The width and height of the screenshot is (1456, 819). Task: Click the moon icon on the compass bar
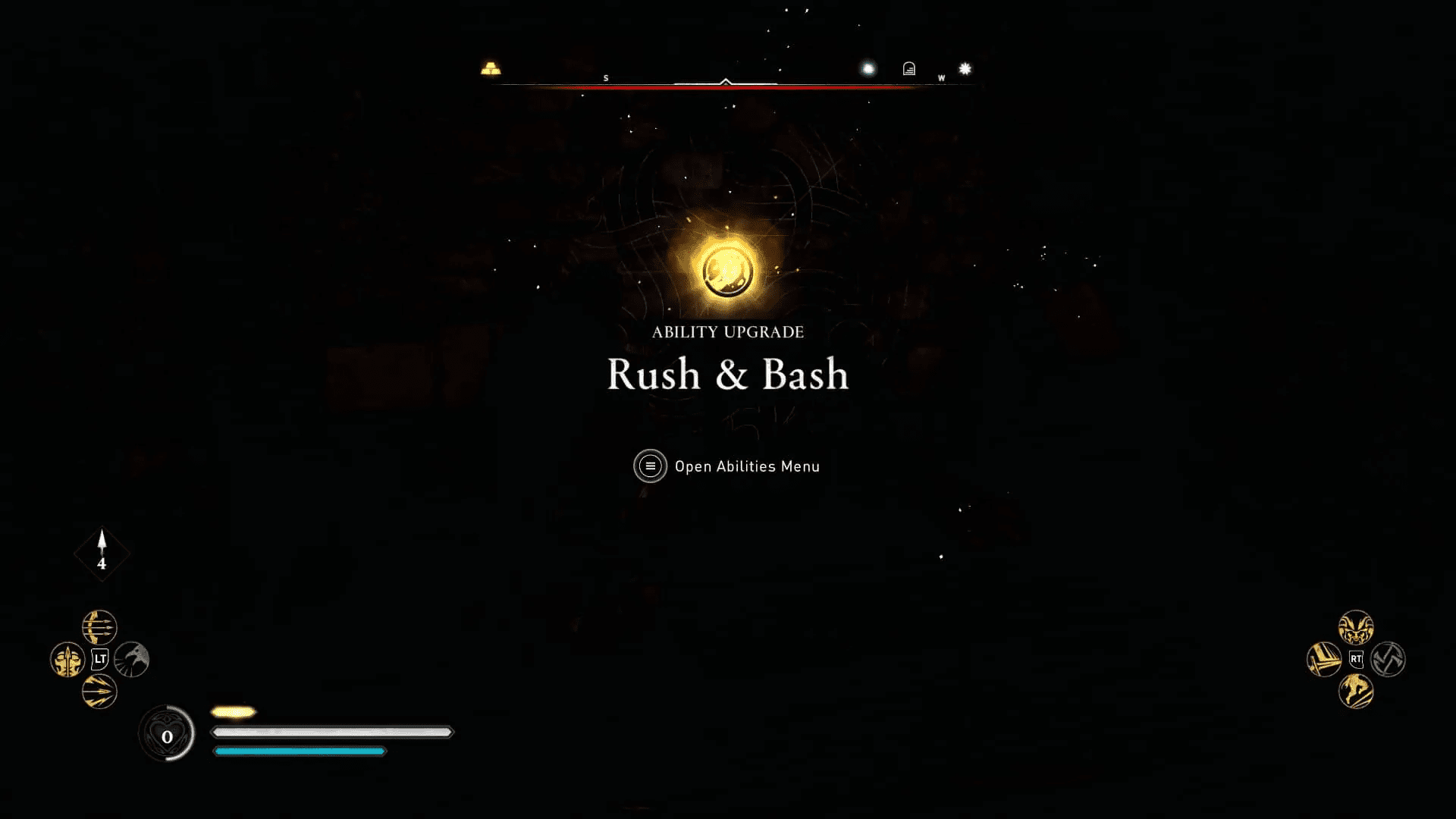[867, 68]
